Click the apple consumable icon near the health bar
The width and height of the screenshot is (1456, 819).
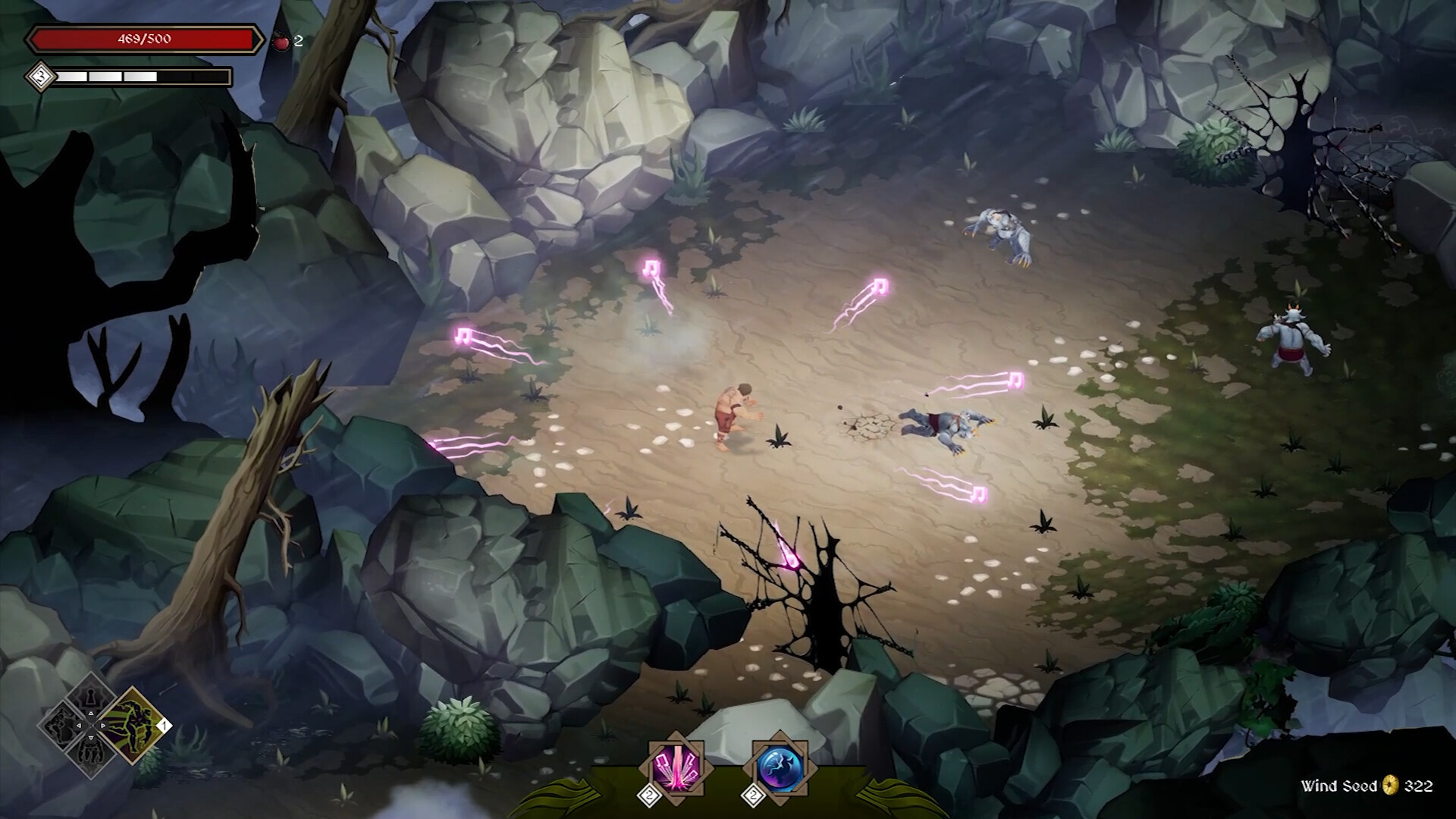tap(281, 42)
